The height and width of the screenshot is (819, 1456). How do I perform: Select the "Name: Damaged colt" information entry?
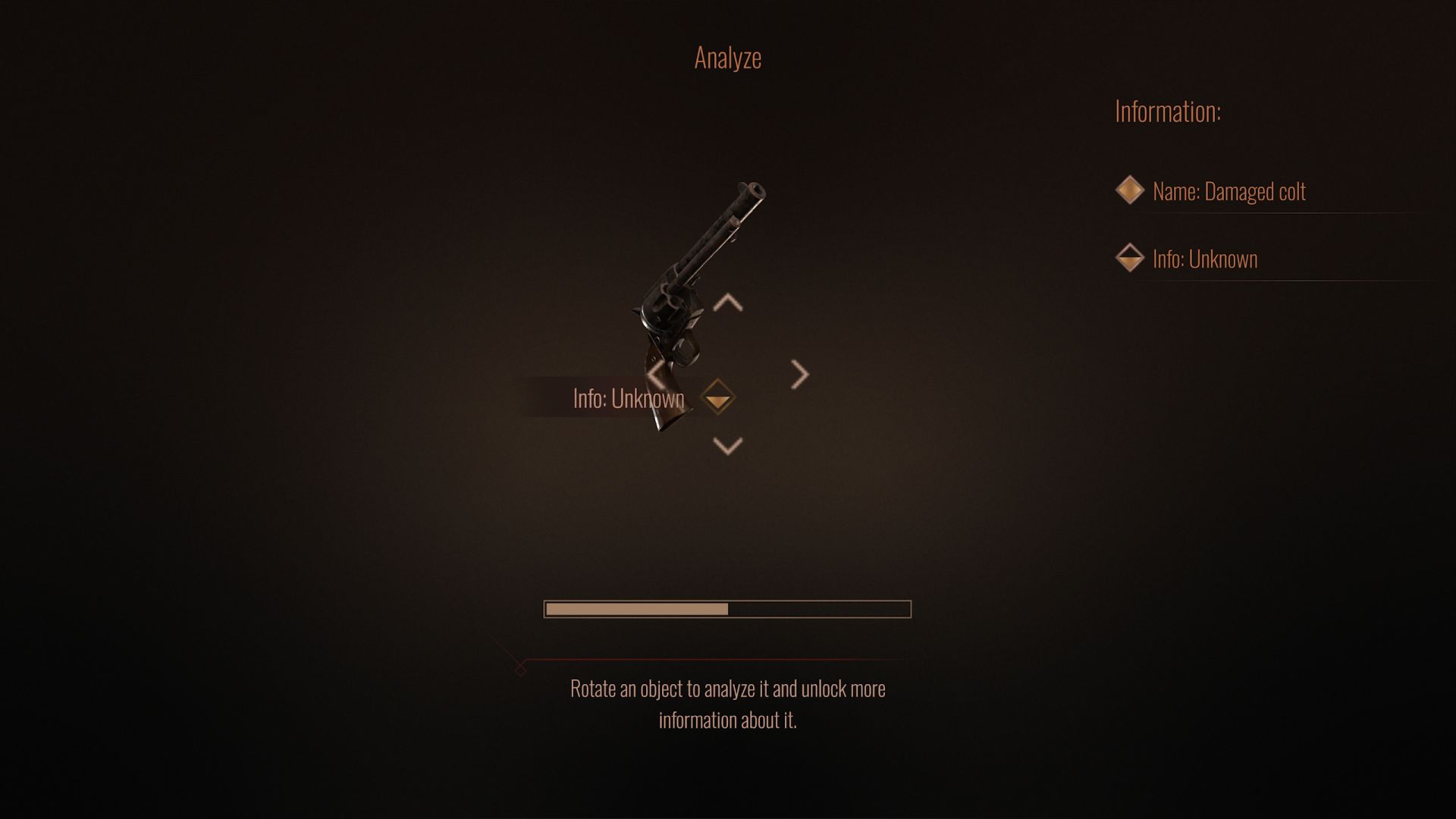(x=1228, y=191)
